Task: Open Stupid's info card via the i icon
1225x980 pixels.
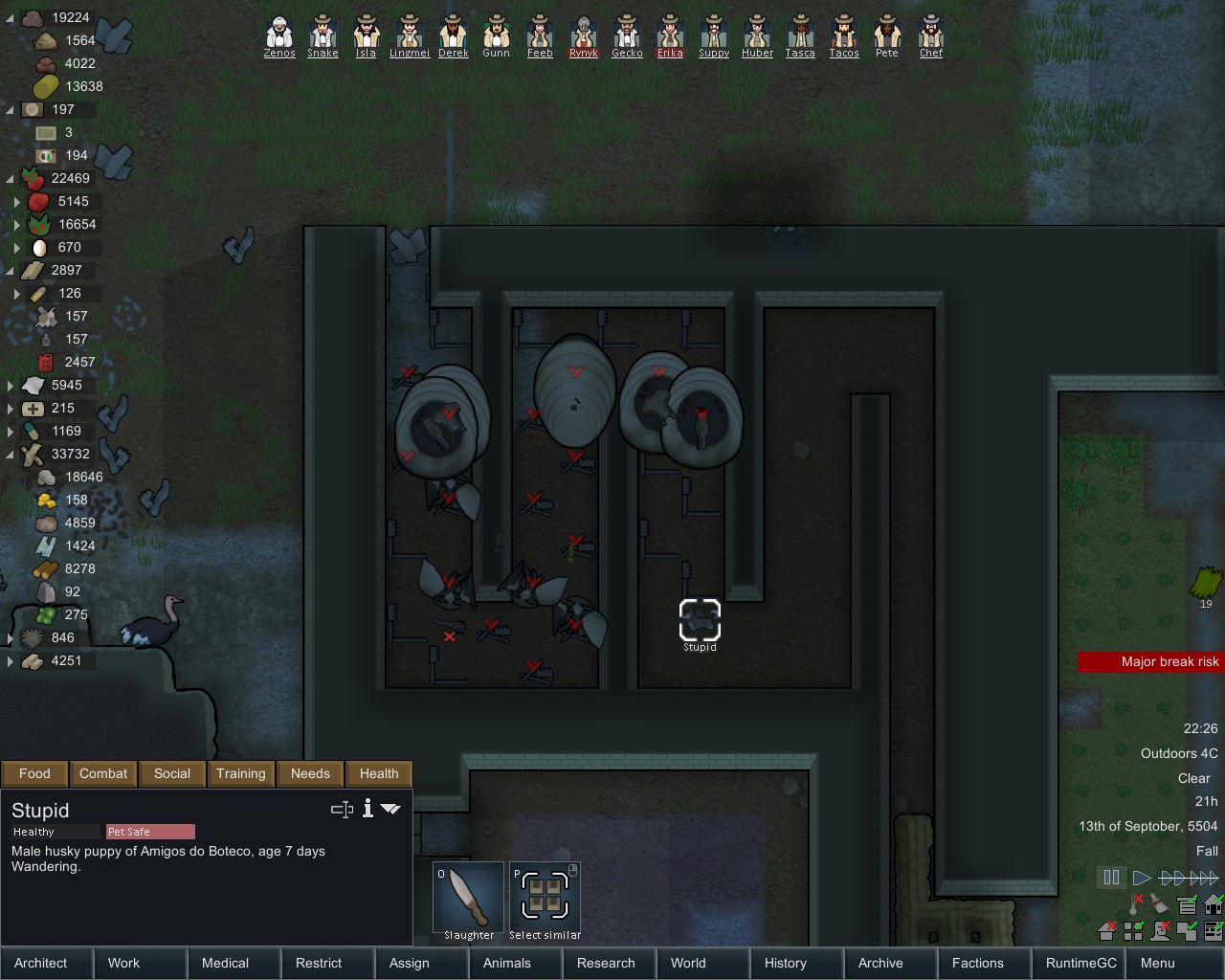Action: 367,809
